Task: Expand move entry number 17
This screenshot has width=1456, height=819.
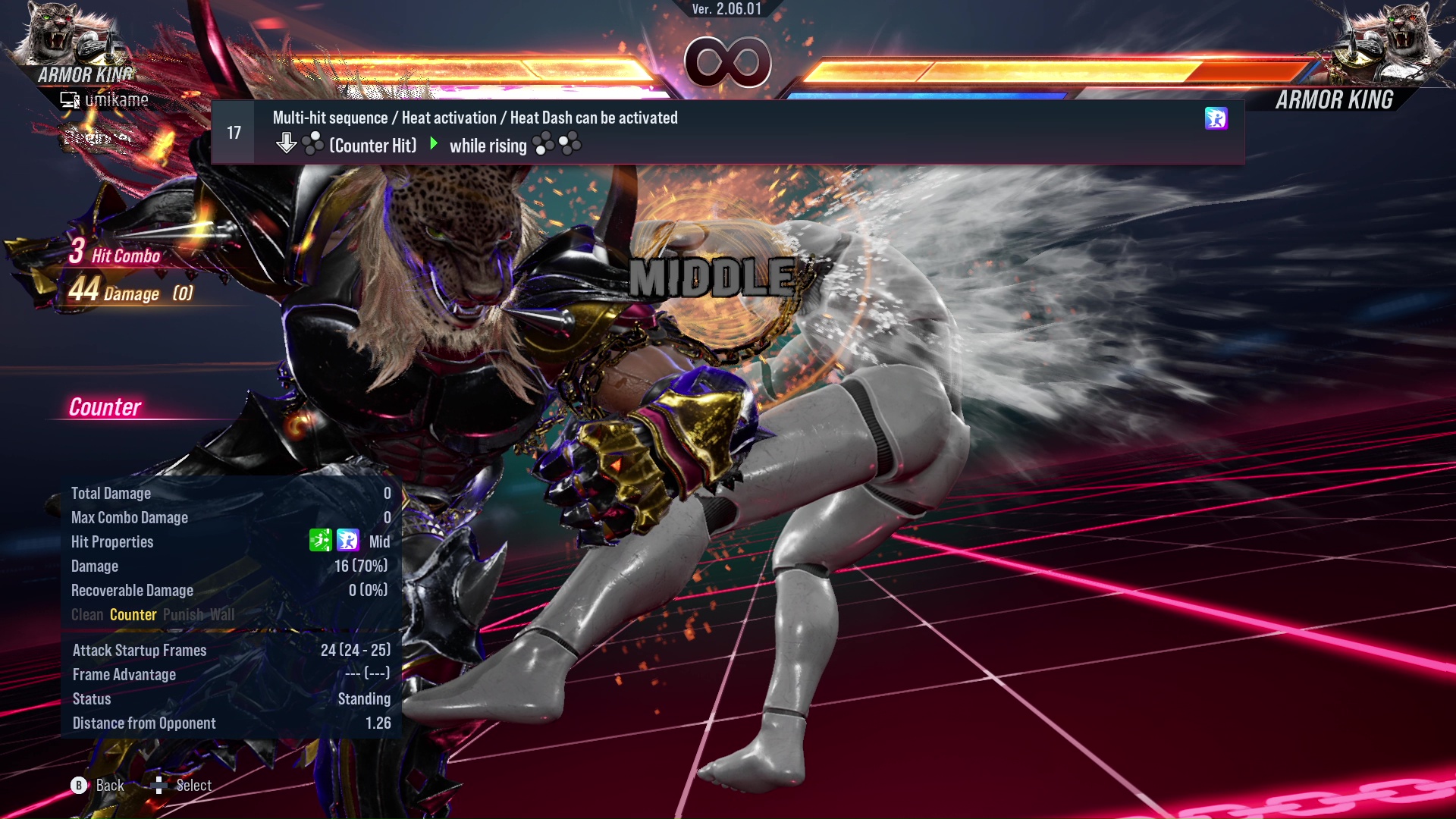Action: (233, 131)
